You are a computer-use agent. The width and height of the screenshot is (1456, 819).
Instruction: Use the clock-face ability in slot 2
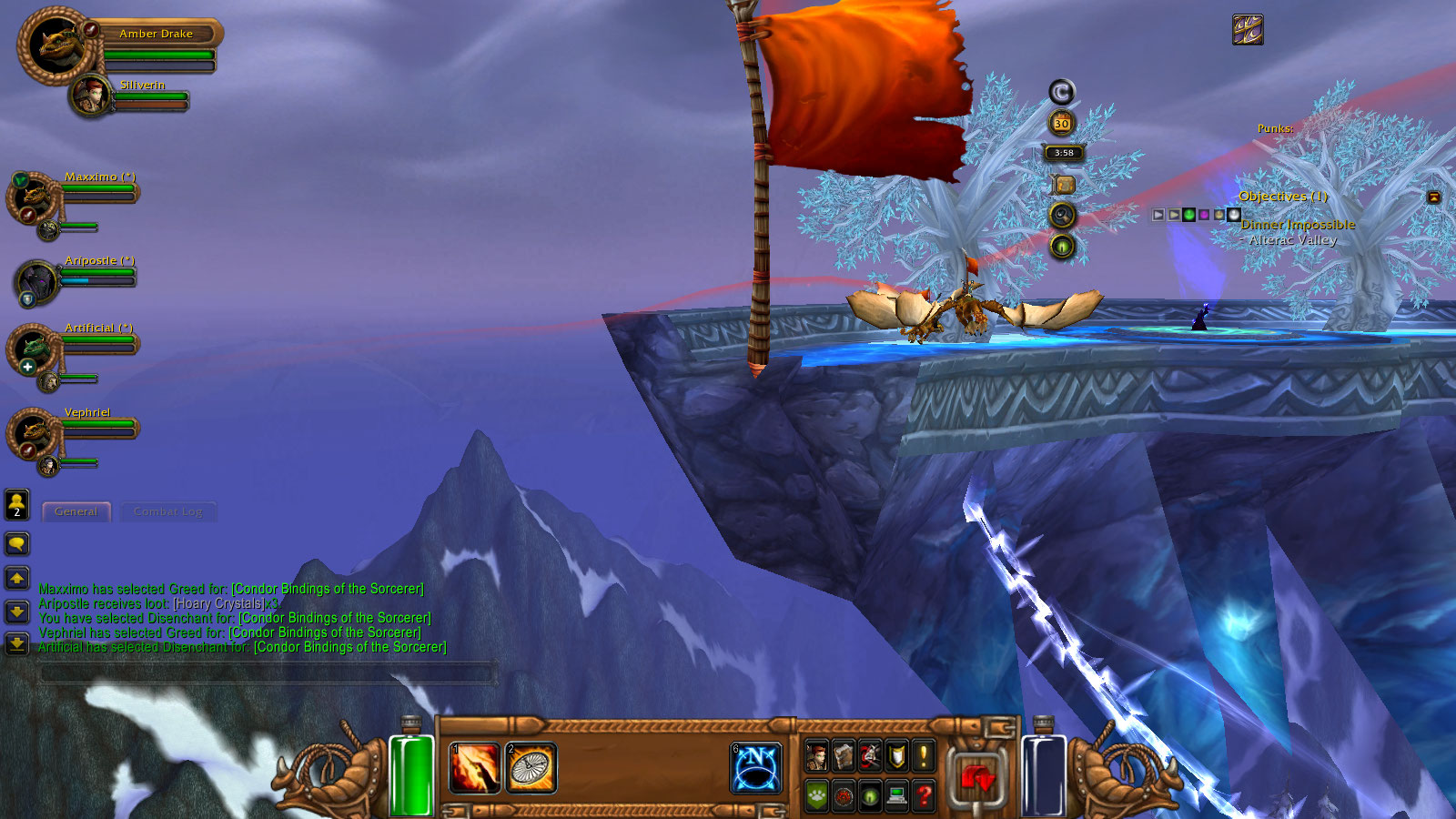click(x=531, y=768)
